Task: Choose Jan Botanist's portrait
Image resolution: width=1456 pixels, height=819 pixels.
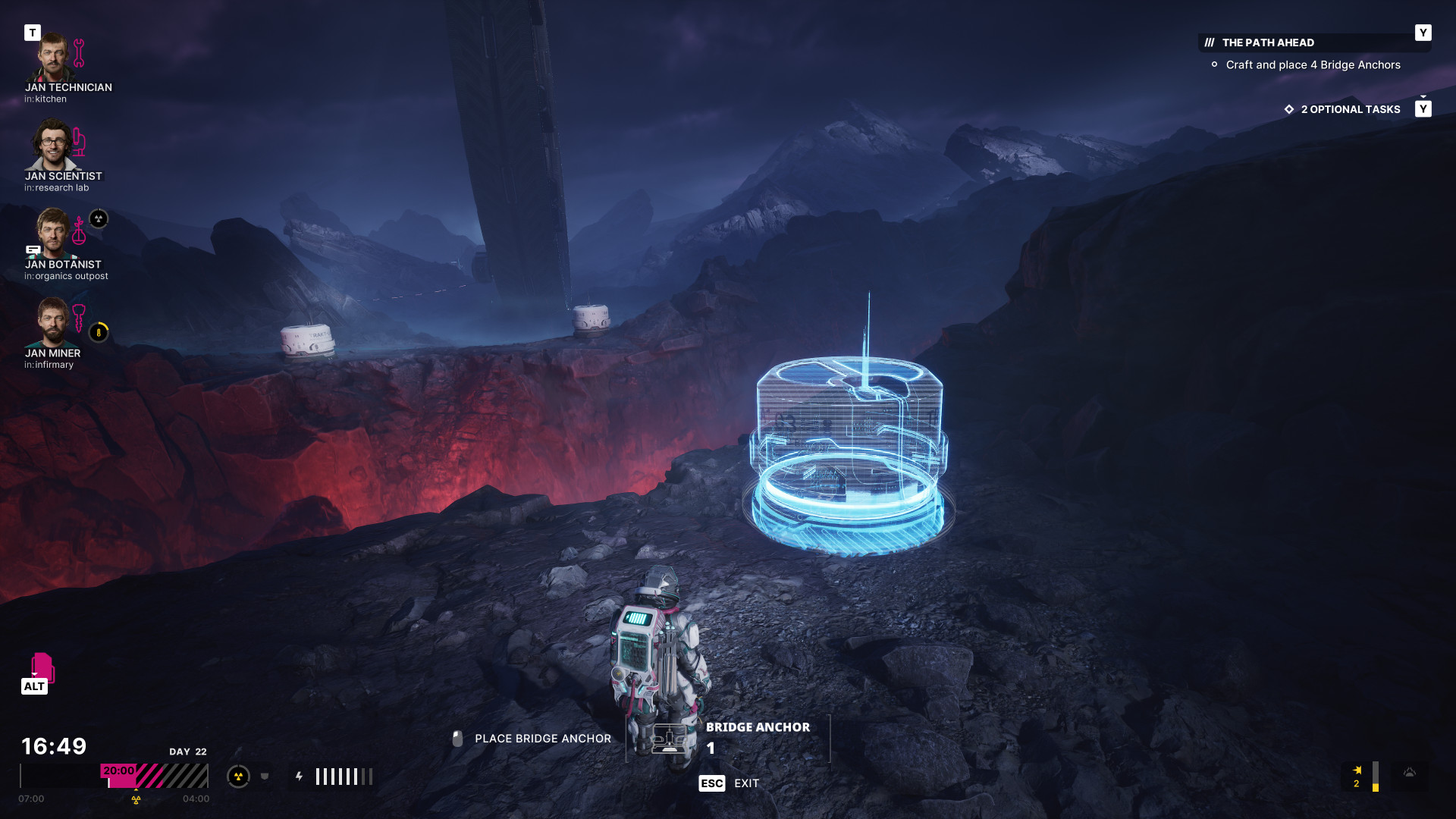Action: [x=53, y=234]
